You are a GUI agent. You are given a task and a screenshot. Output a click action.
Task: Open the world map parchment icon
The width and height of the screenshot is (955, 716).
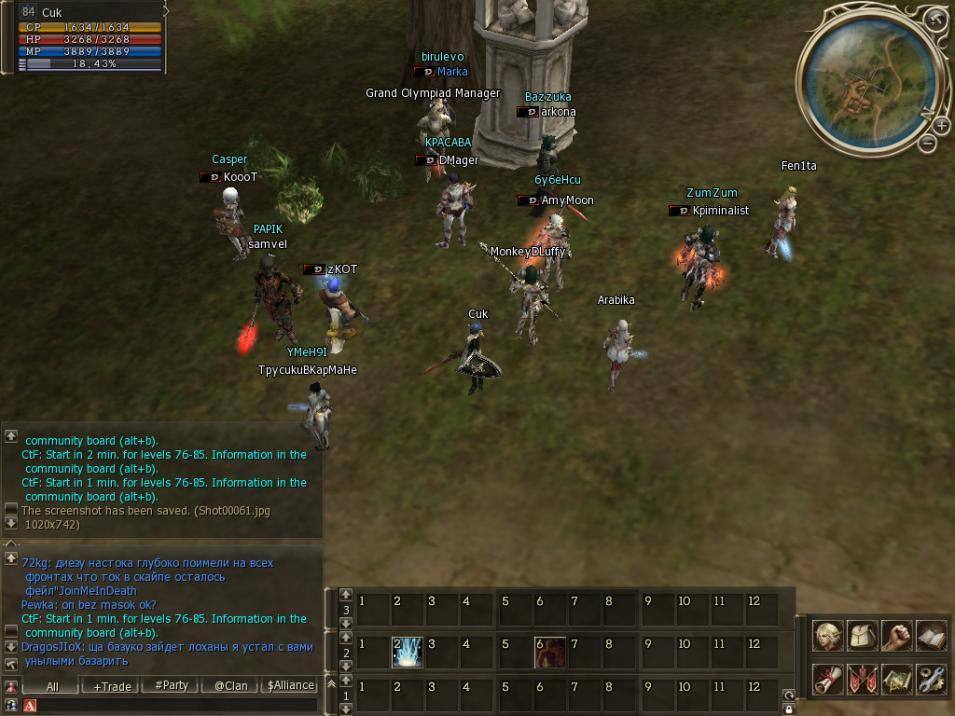click(x=896, y=679)
